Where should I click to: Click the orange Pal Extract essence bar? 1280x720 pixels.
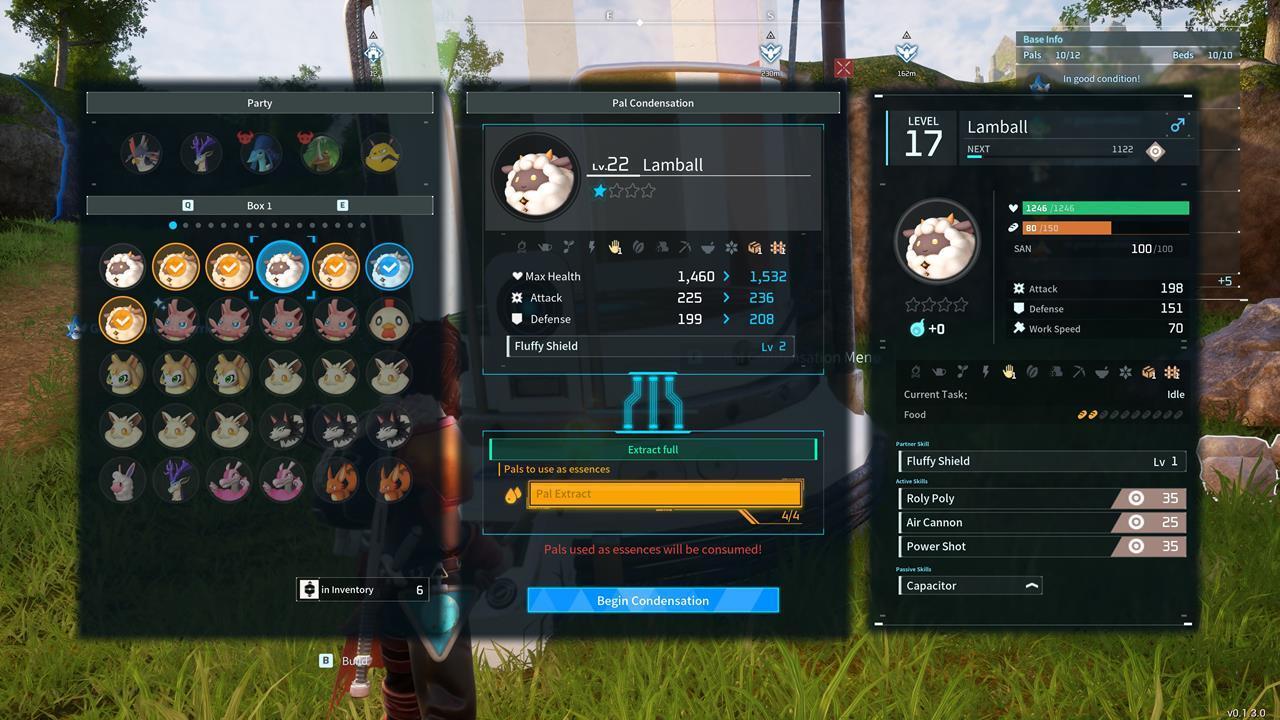pos(665,494)
